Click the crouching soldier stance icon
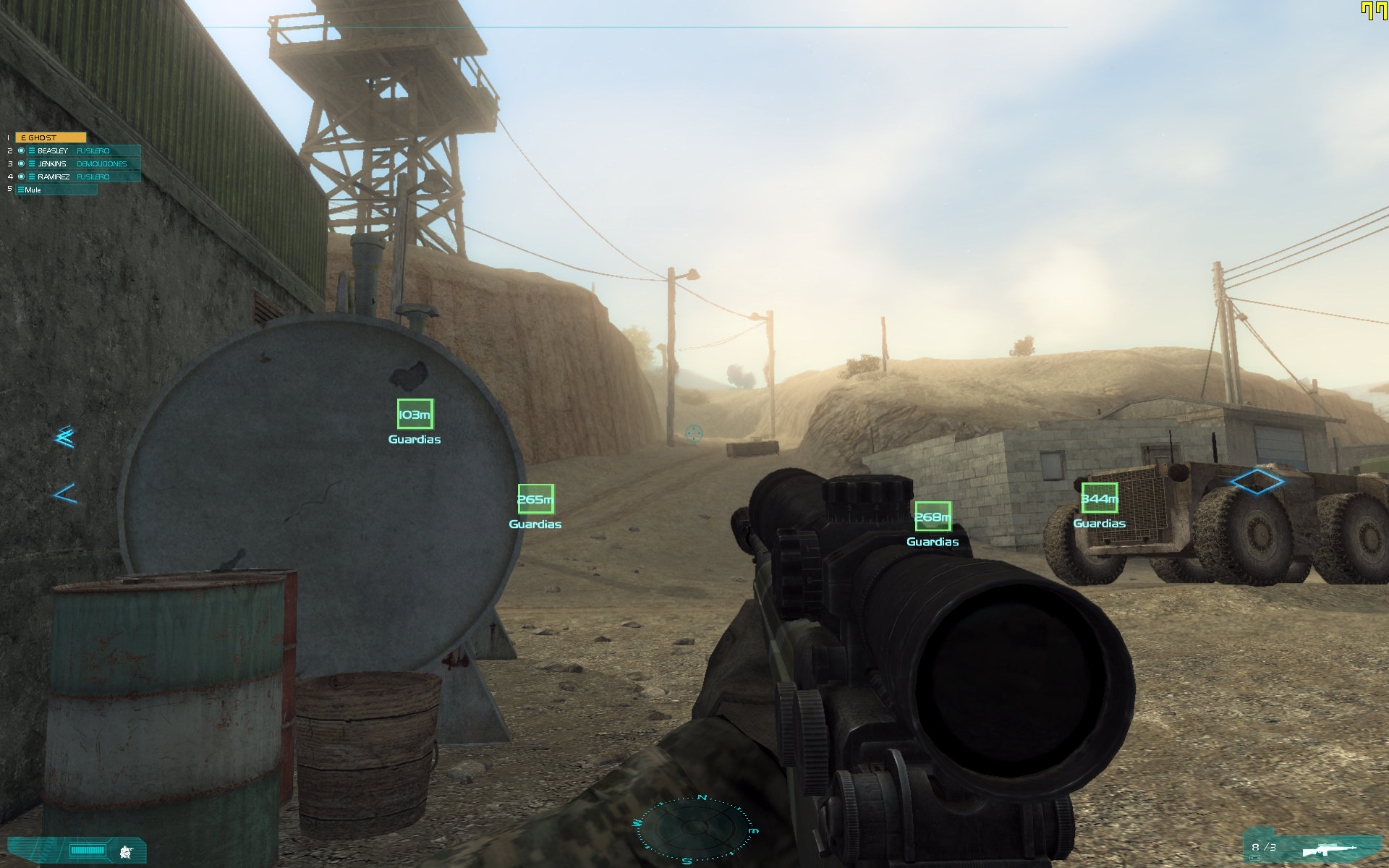Viewport: 1389px width, 868px height. tap(127, 851)
